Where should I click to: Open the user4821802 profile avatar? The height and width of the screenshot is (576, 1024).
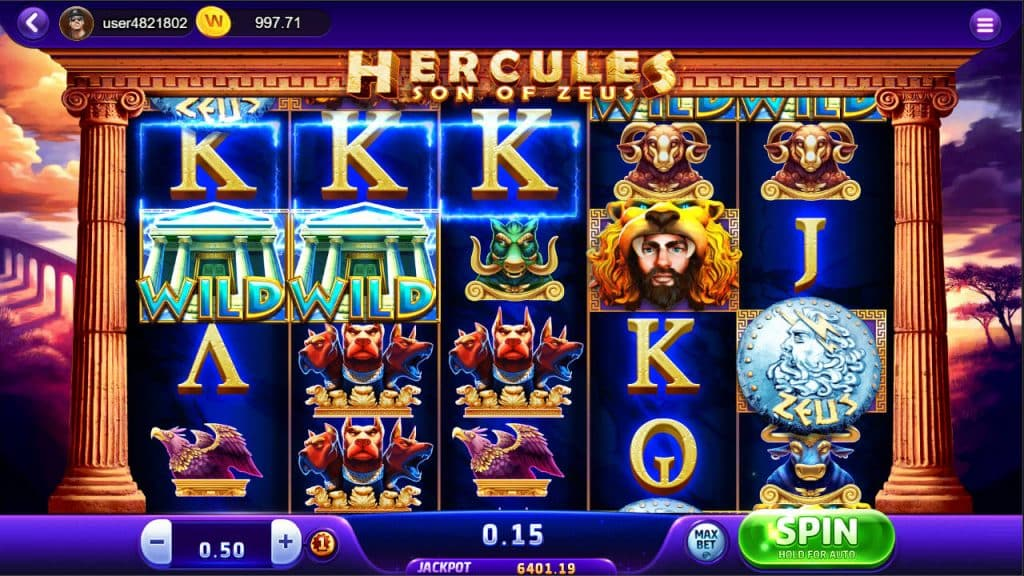(76, 22)
